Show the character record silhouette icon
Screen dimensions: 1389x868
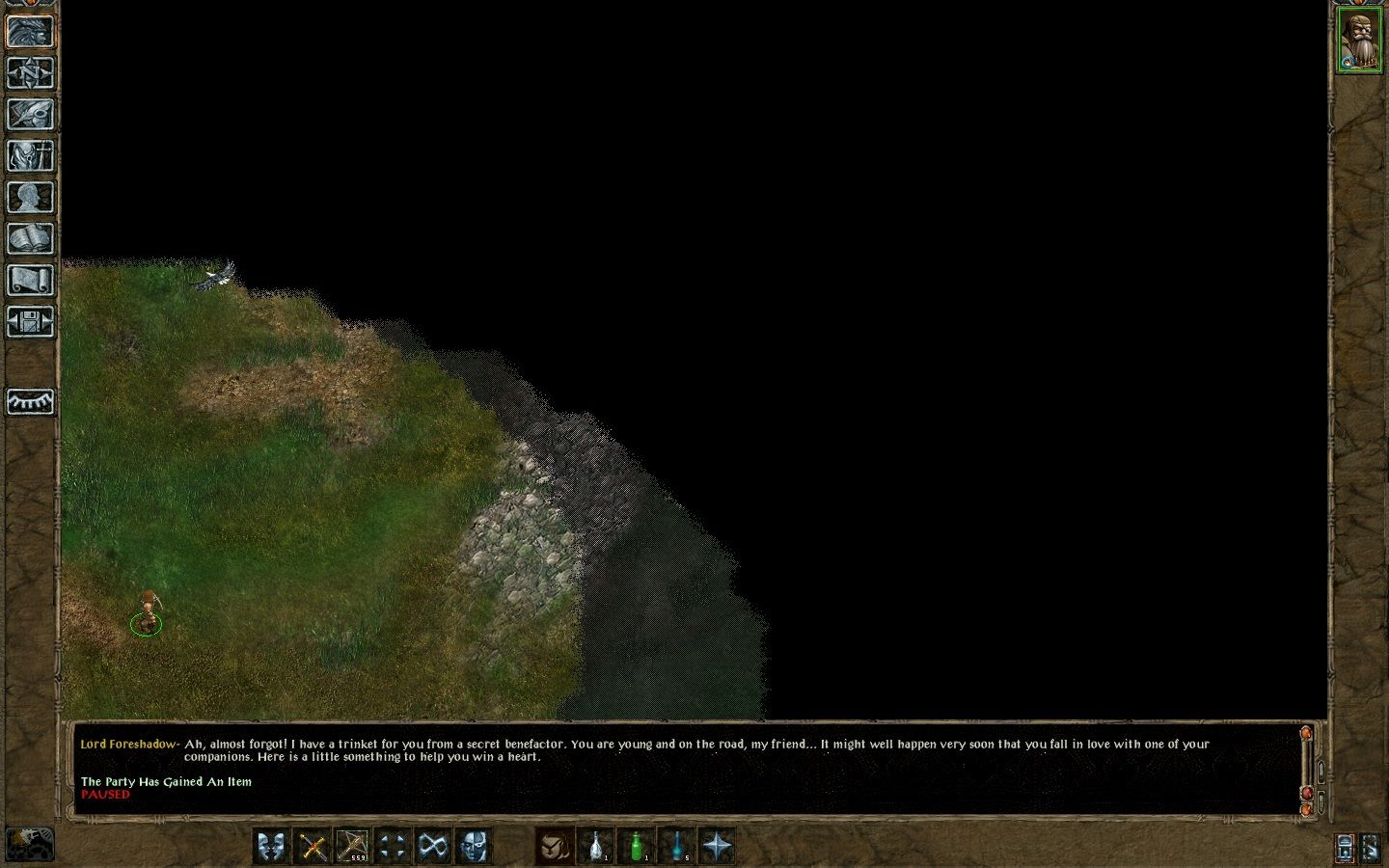click(30, 197)
